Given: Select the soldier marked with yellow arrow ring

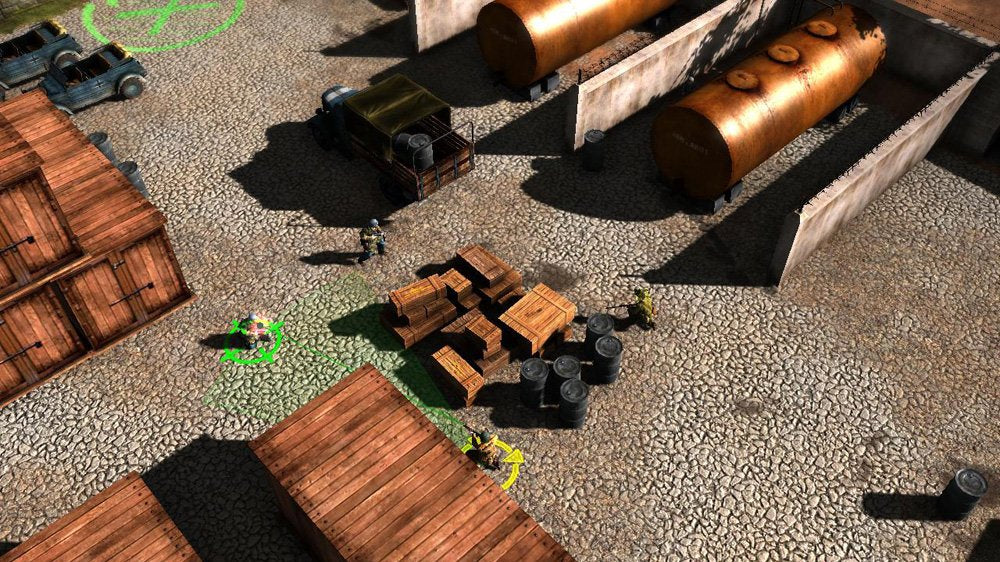Looking at the screenshot, I should 487,449.
